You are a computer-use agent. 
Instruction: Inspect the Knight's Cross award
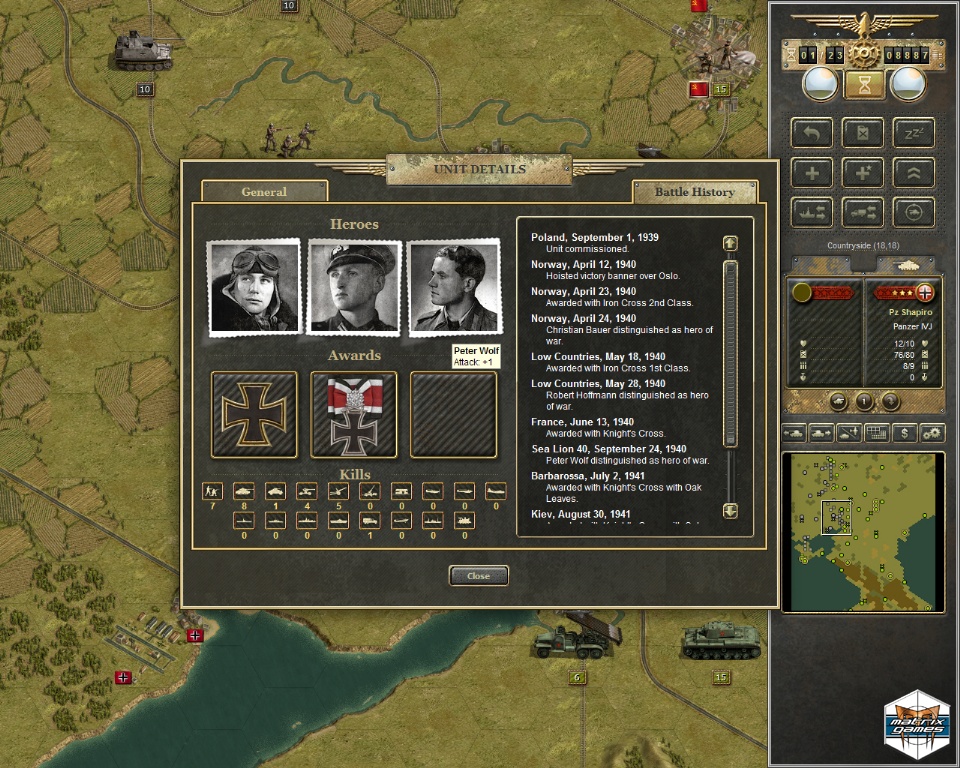[354, 414]
